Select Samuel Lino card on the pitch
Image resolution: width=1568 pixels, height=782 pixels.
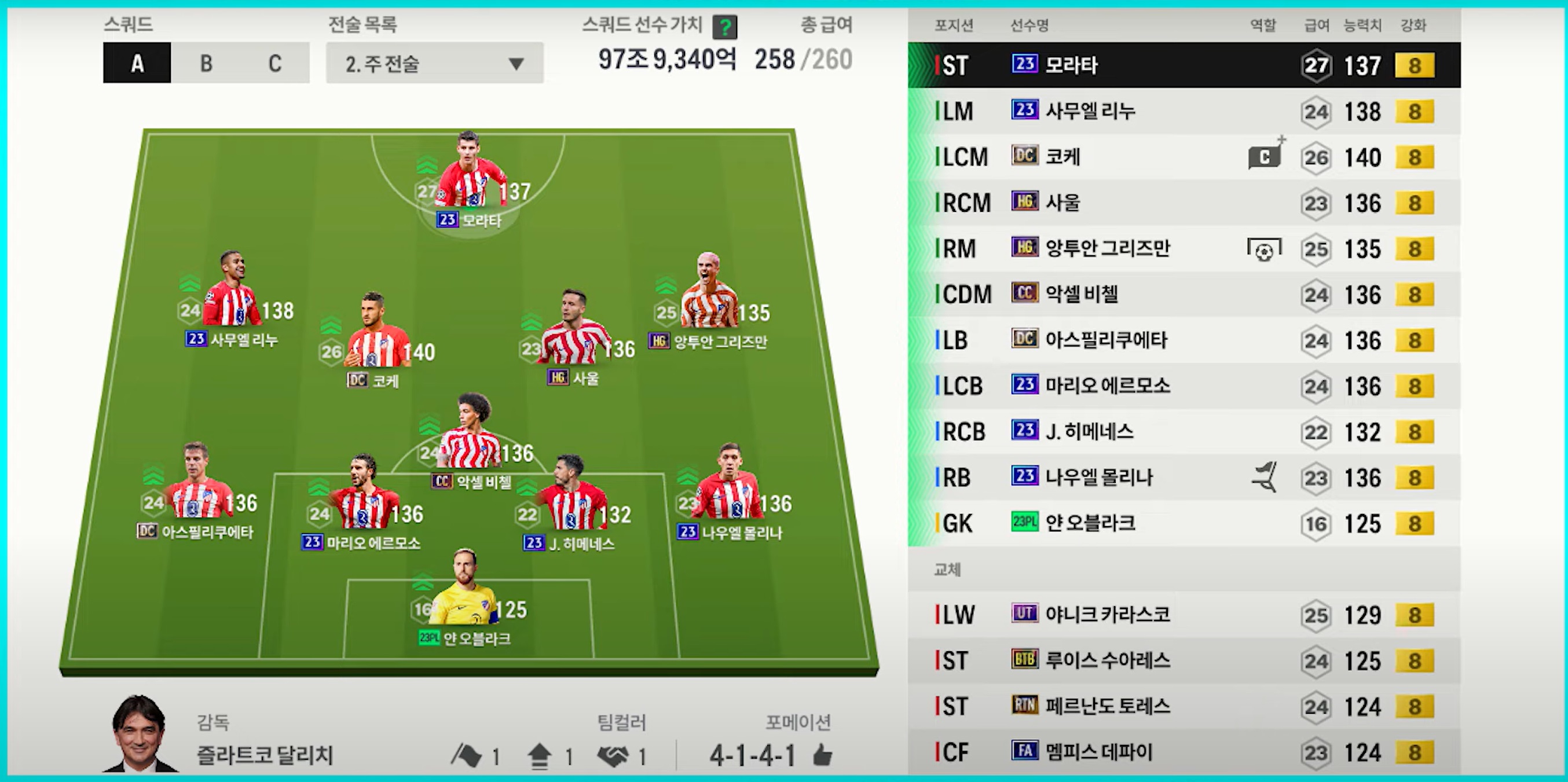tap(233, 295)
